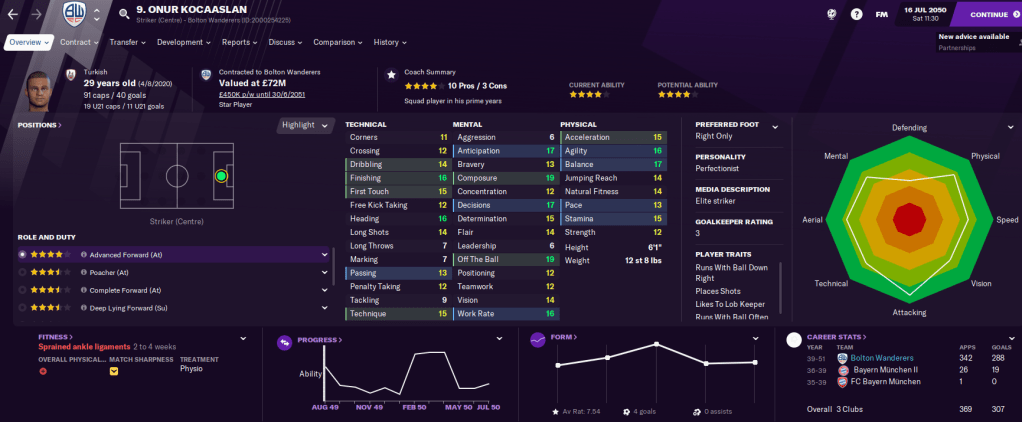Viewport: 1022px width, 422px height.
Task: Open the Contract menu
Action: 79,43
